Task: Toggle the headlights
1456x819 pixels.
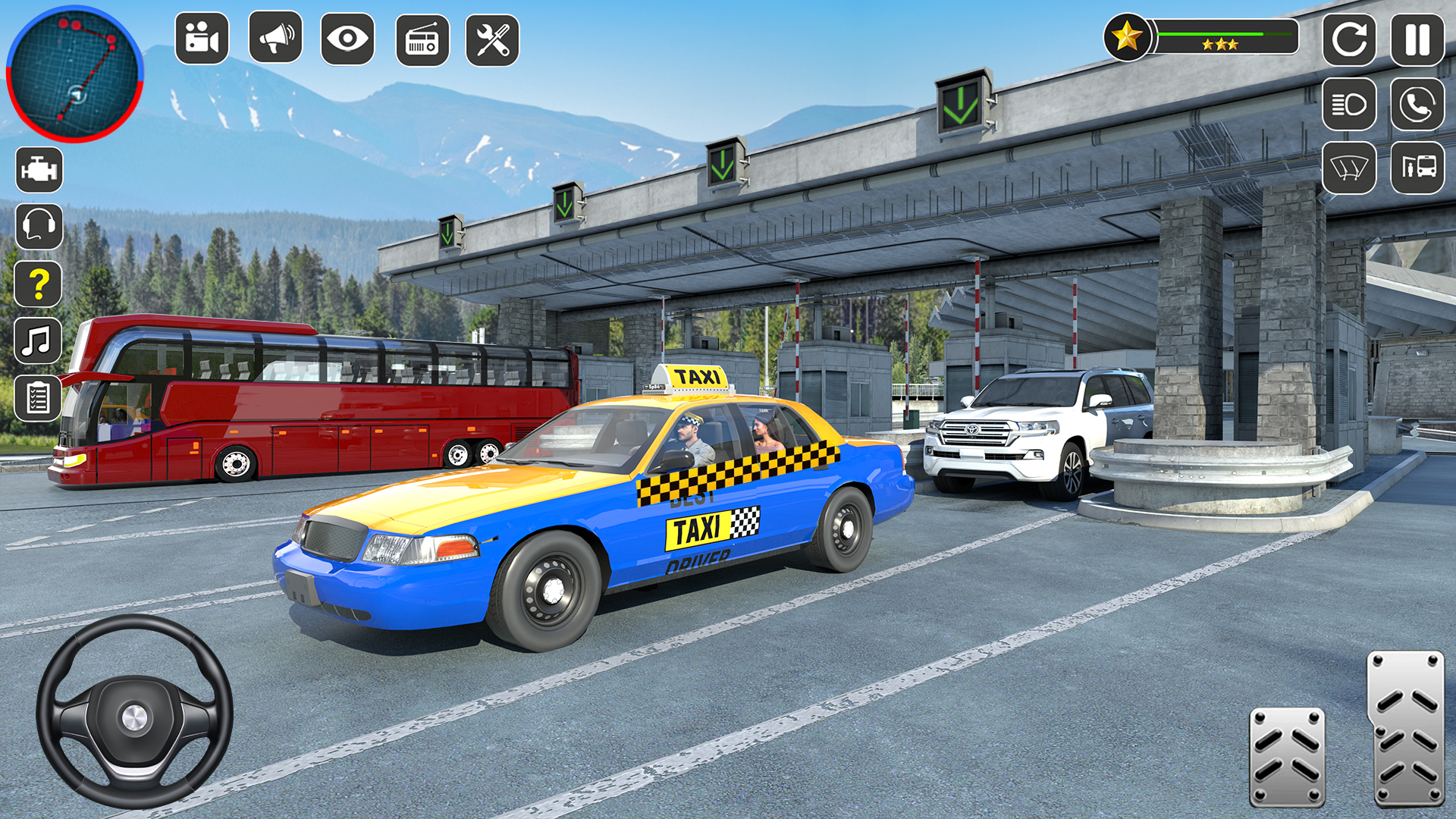Action: point(1349,104)
